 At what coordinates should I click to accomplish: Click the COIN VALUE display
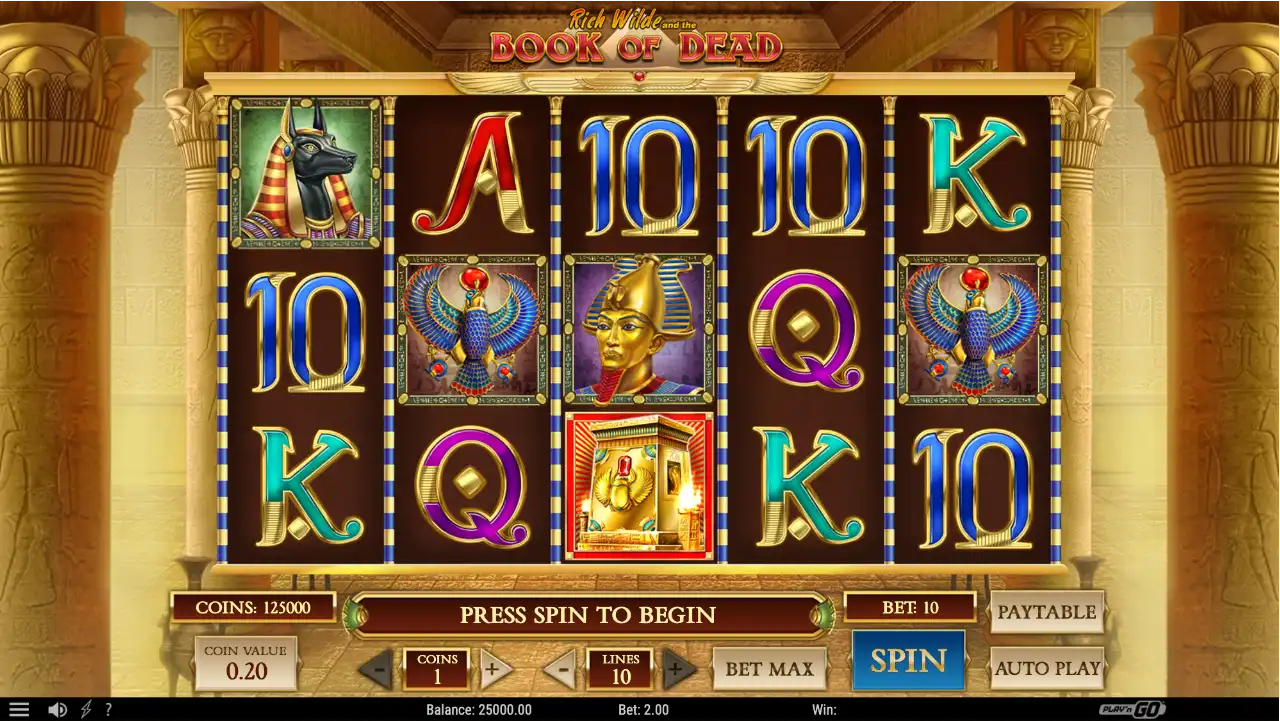[245, 662]
